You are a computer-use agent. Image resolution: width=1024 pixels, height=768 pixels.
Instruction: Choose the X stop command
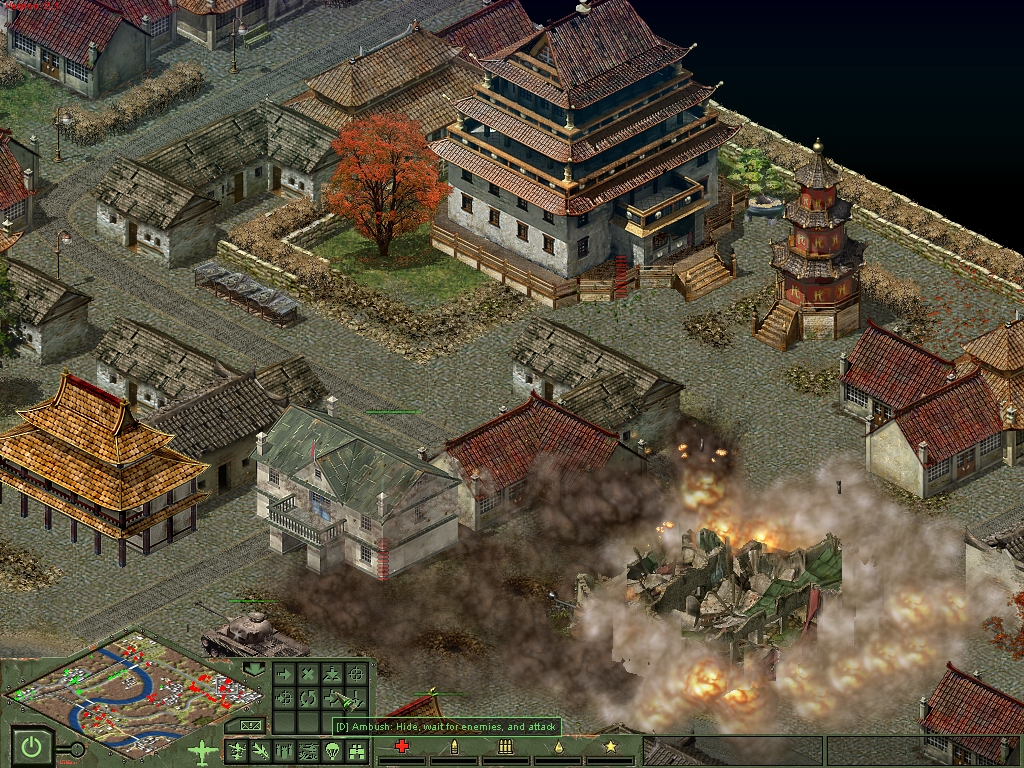[308, 675]
